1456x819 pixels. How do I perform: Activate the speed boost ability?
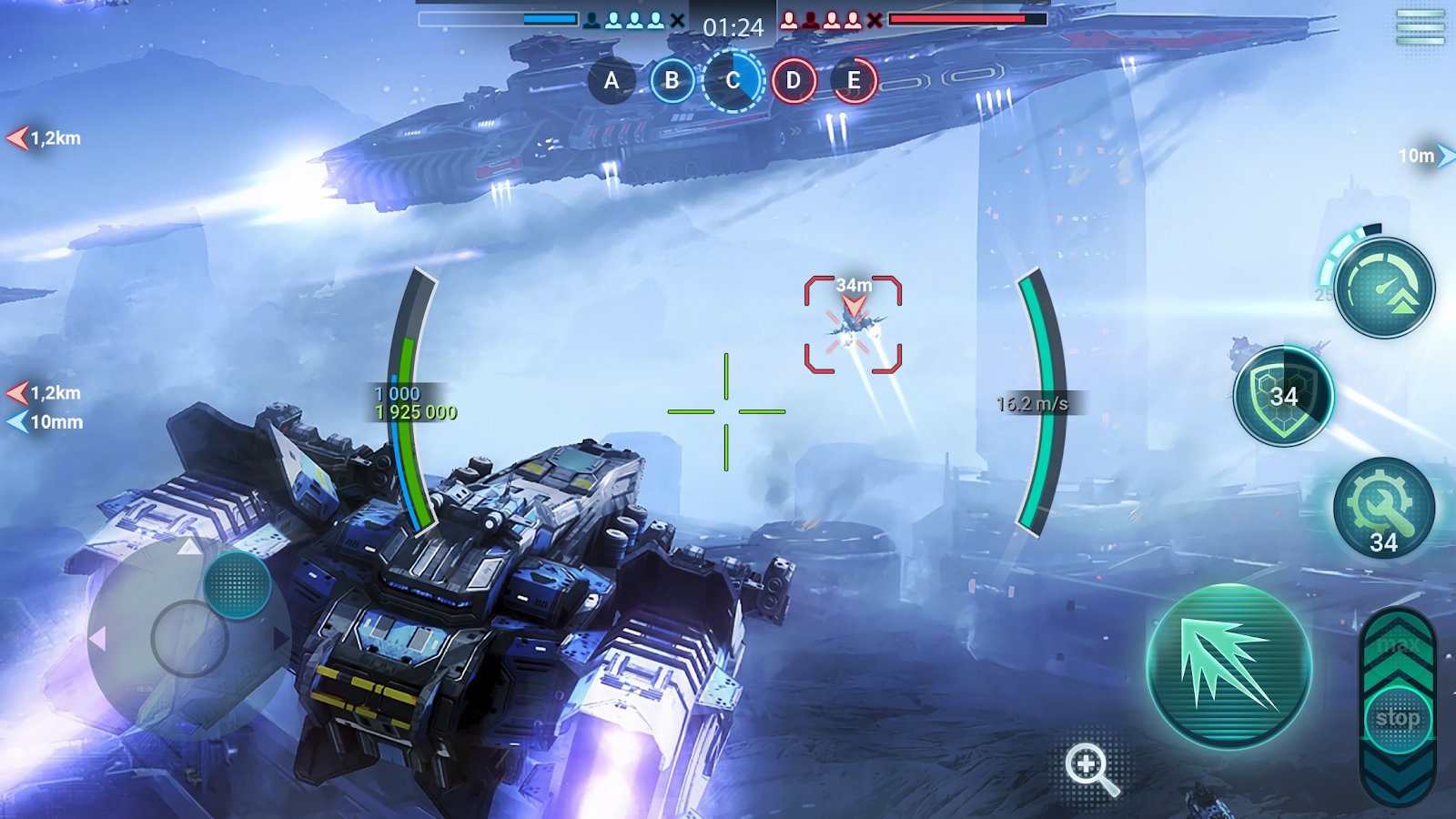pos(1384,288)
